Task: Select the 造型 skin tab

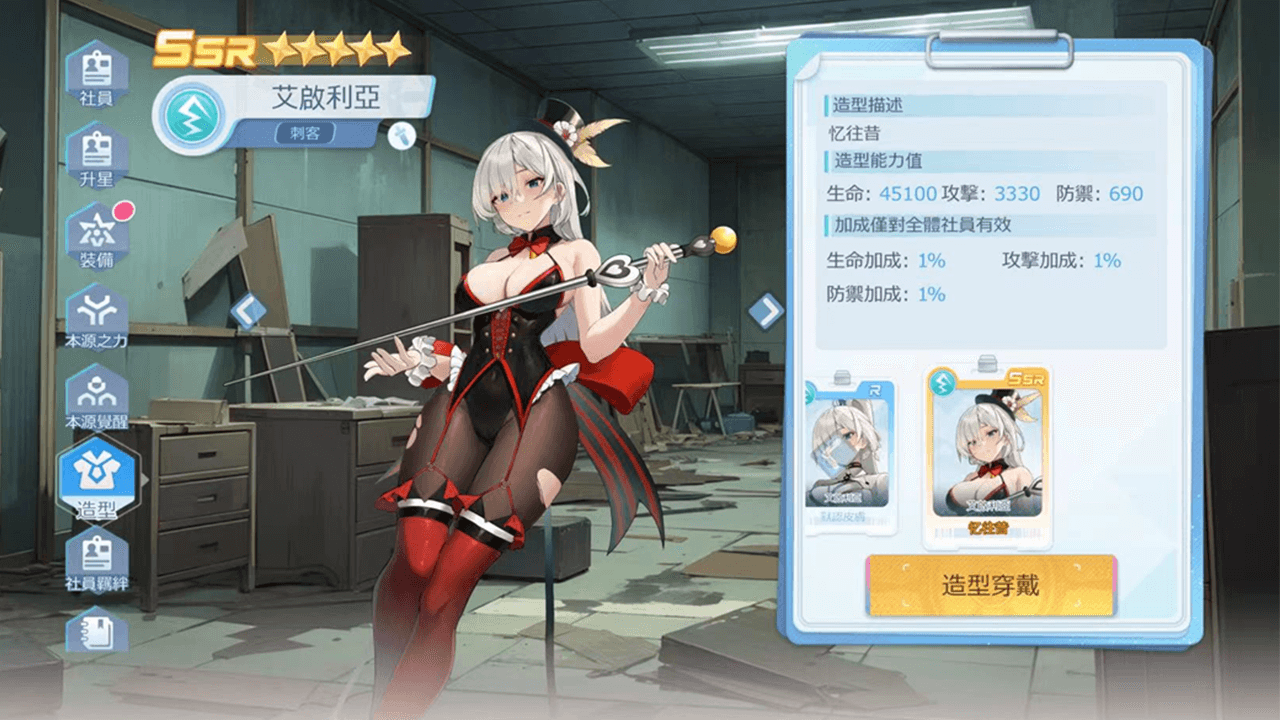Action: point(97,479)
